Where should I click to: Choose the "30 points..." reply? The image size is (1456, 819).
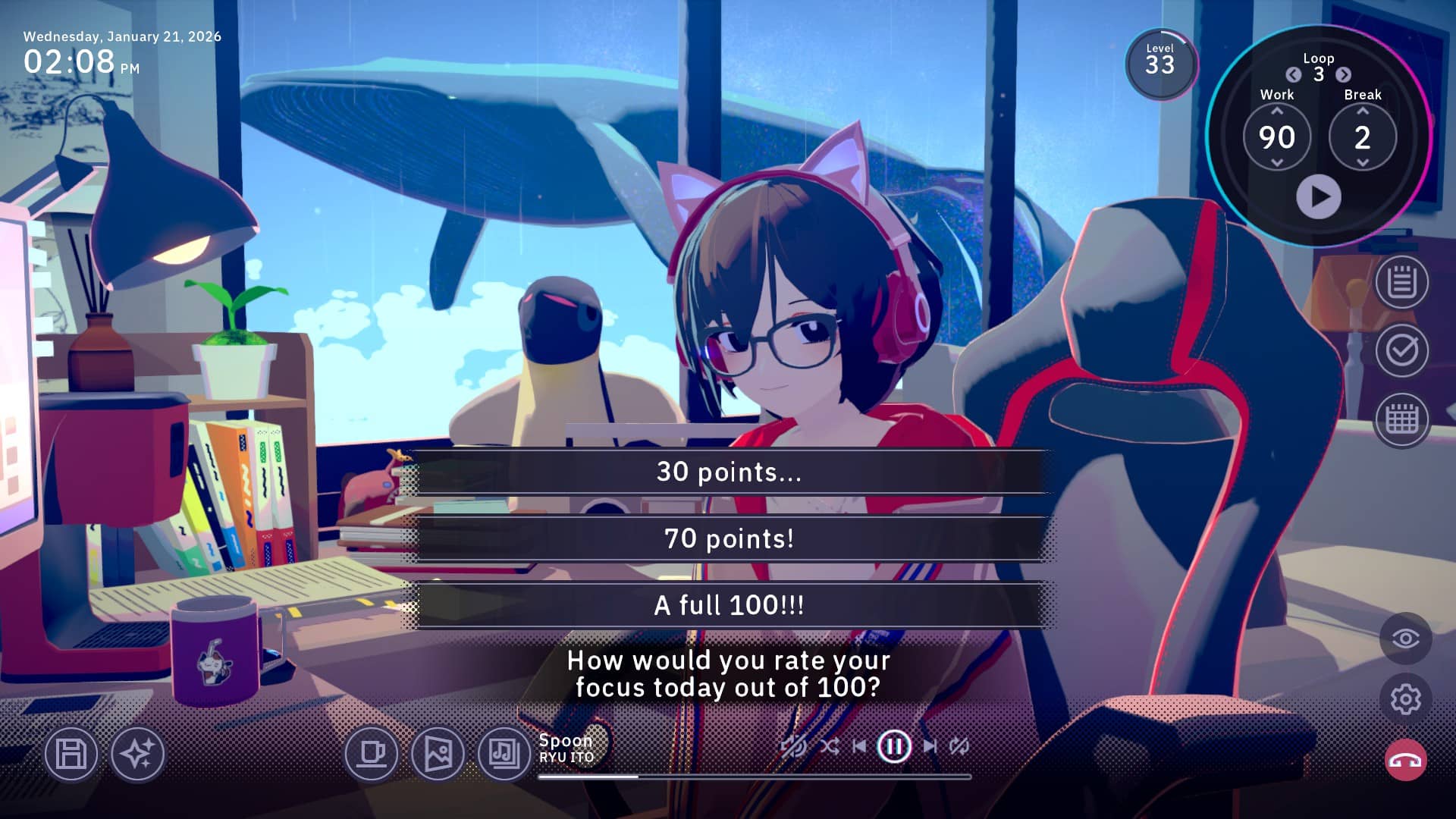coord(728,472)
